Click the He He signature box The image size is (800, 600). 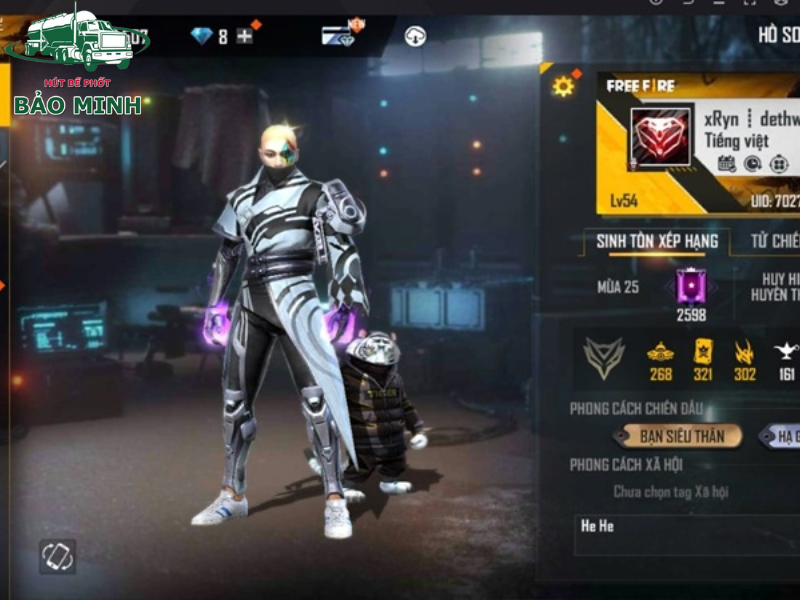[688, 534]
